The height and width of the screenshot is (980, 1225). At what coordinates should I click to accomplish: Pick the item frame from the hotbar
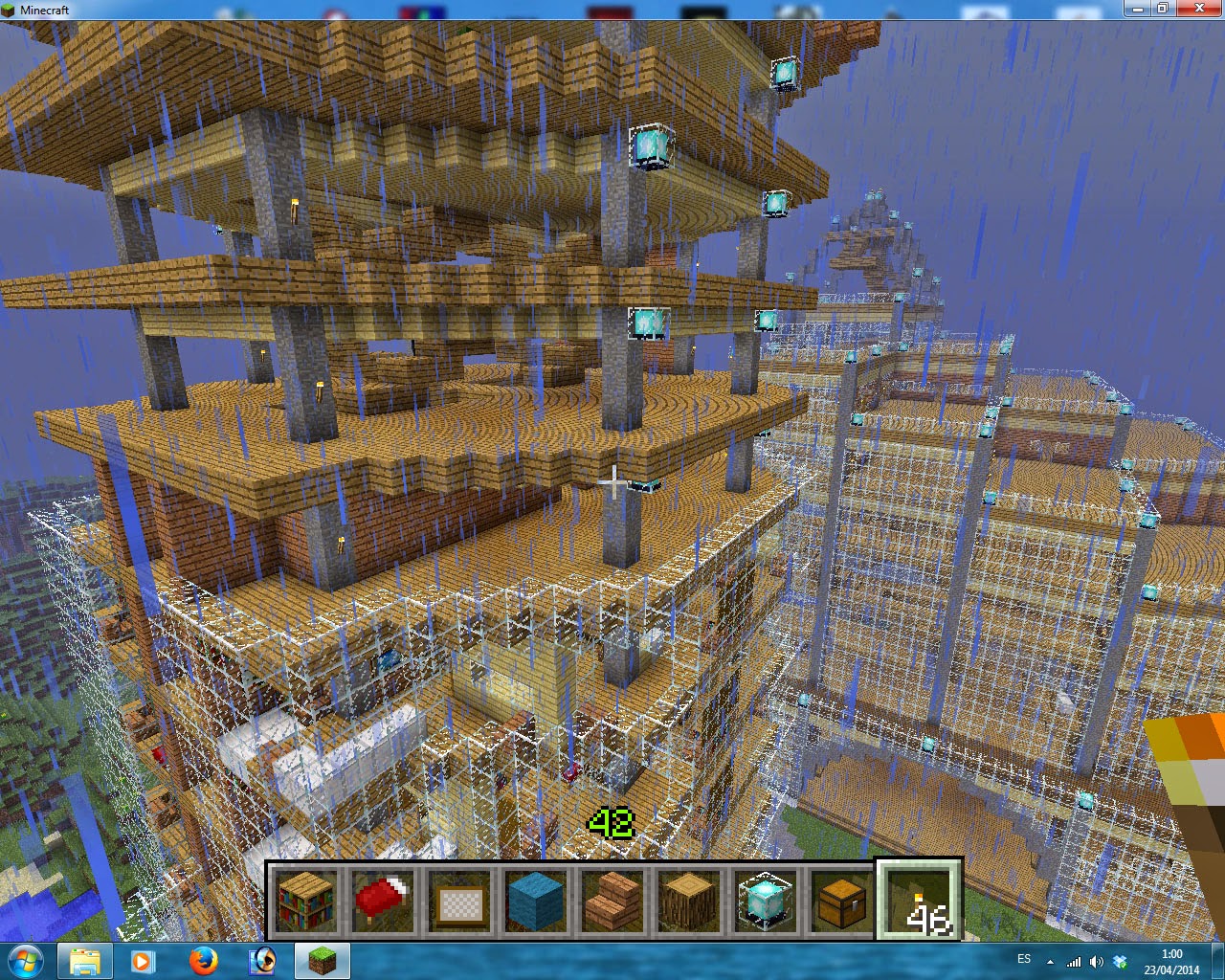pyautogui.click(x=459, y=900)
